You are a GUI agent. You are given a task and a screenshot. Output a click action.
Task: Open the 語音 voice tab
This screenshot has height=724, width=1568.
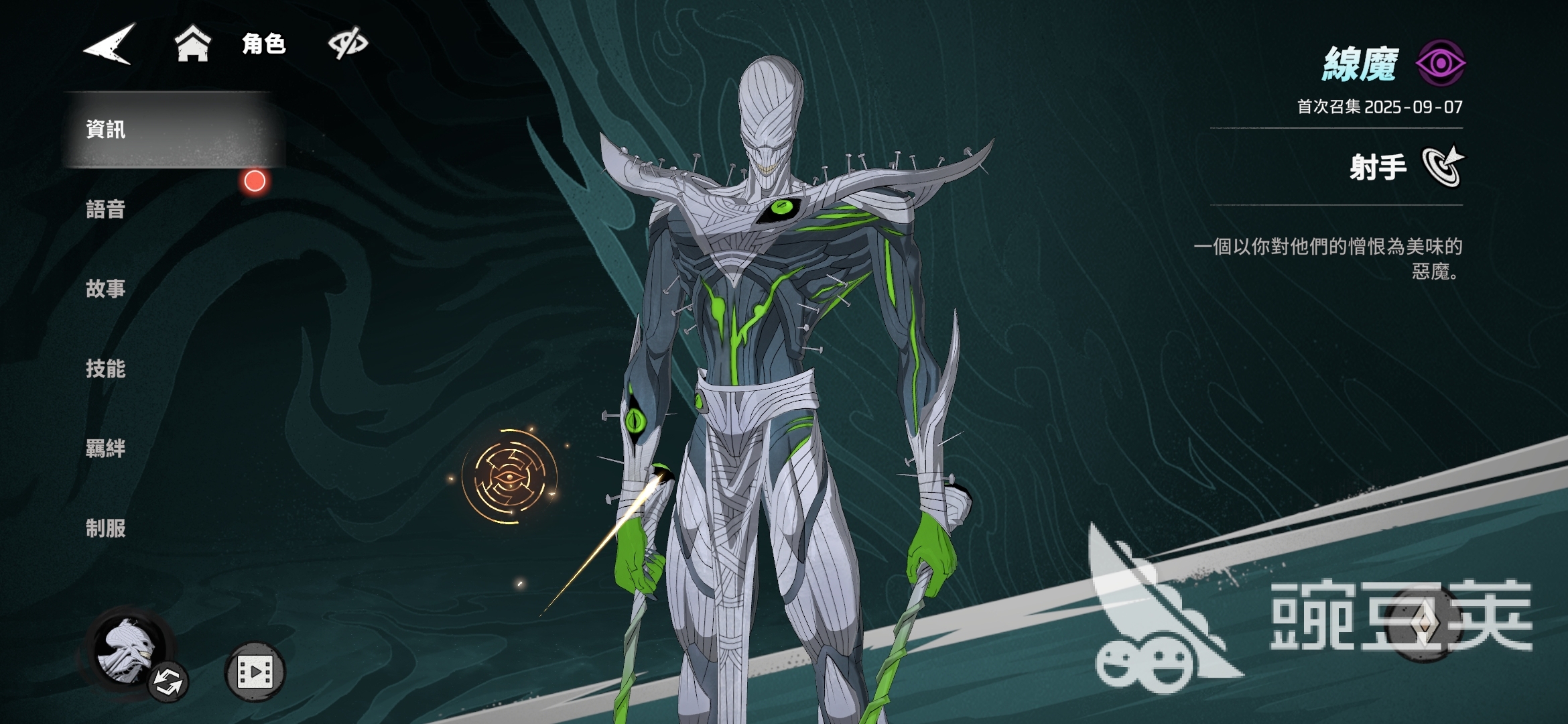click(x=106, y=209)
